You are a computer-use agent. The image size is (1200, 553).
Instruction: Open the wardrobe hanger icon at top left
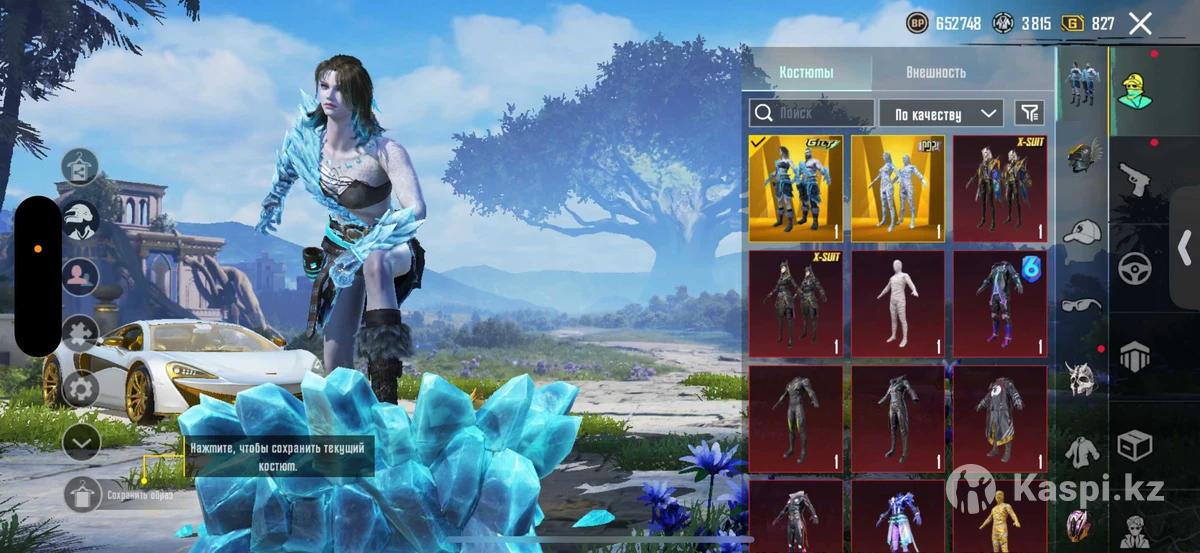tap(80, 165)
